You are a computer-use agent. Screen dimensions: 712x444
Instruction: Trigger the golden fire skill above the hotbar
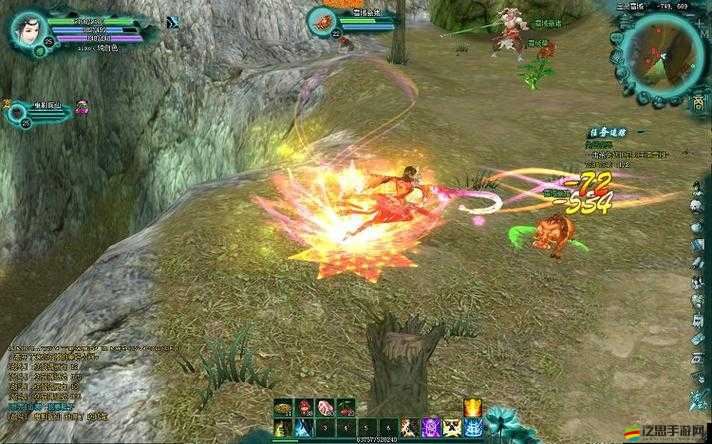tap(472, 407)
